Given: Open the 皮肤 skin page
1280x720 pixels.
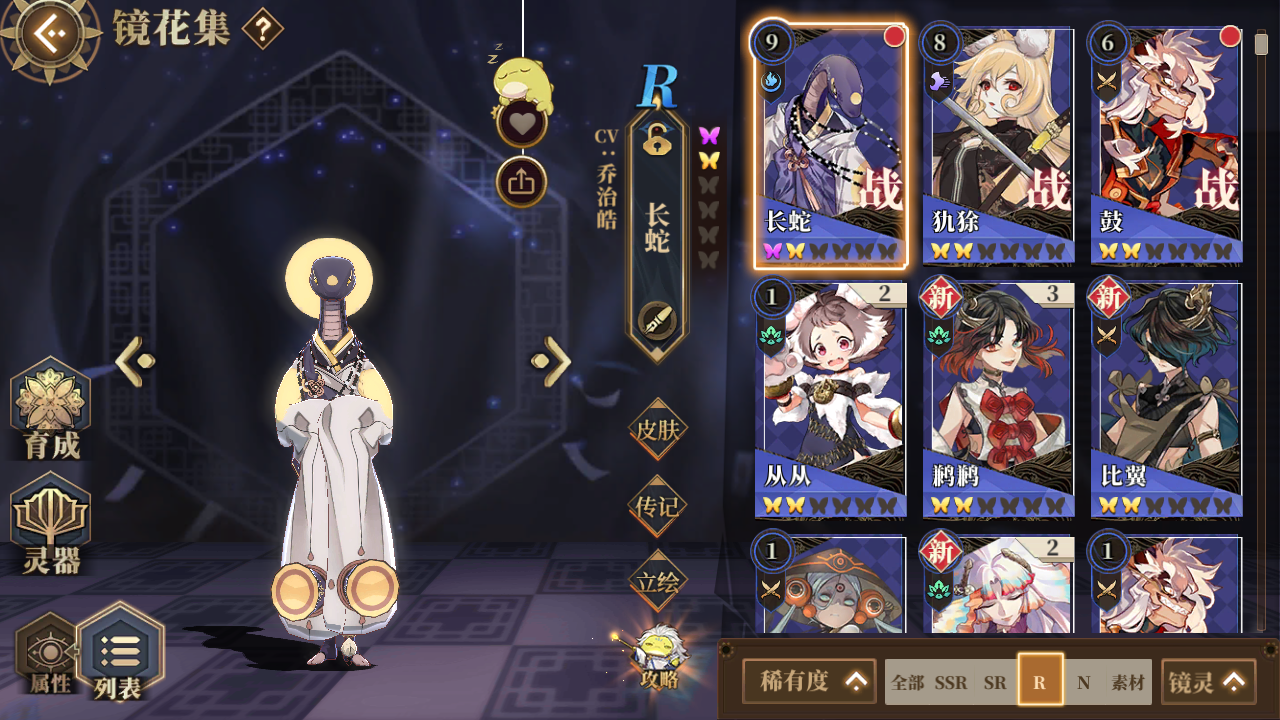Looking at the screenshot, I should coord(658,430).
